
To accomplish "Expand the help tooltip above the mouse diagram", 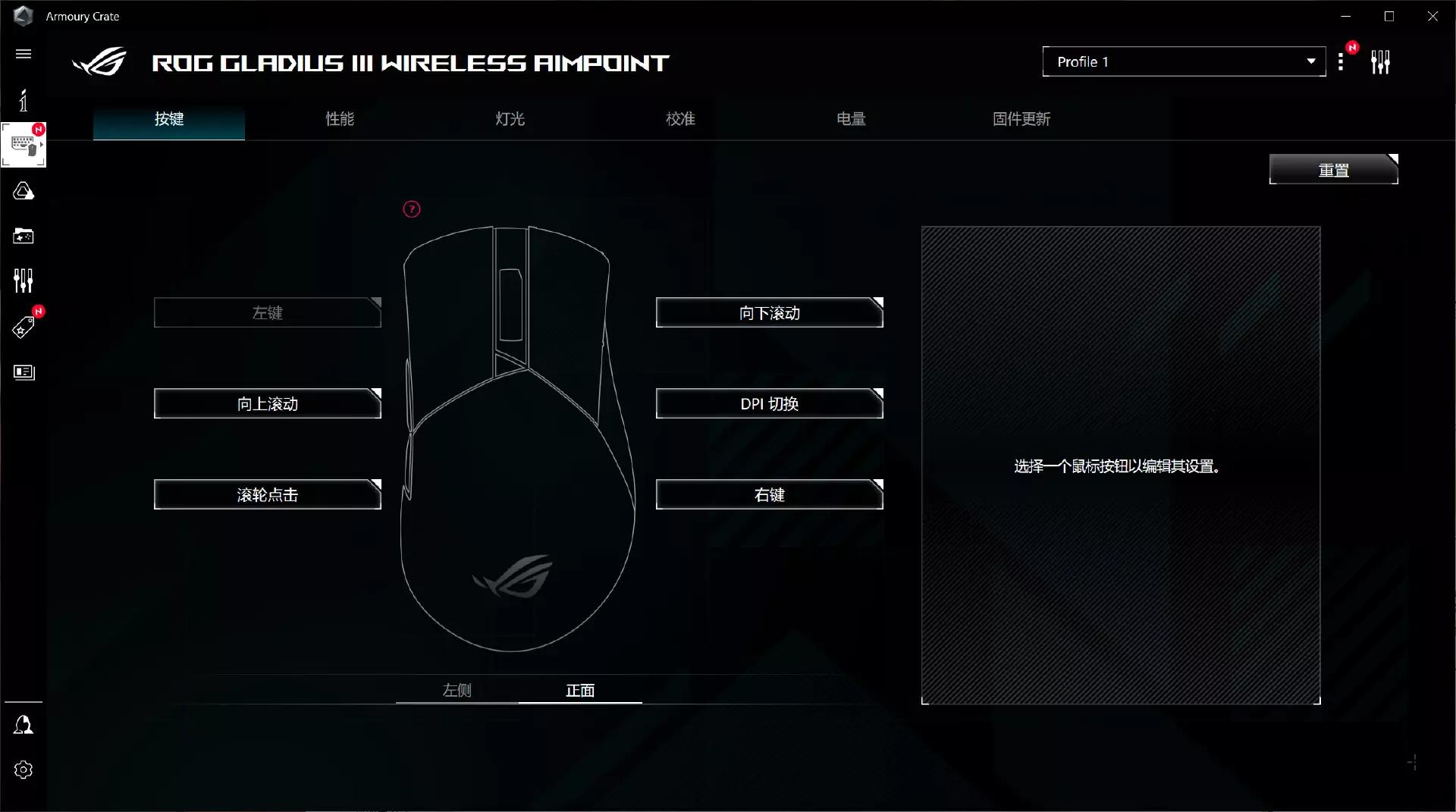I will (410, 208).
